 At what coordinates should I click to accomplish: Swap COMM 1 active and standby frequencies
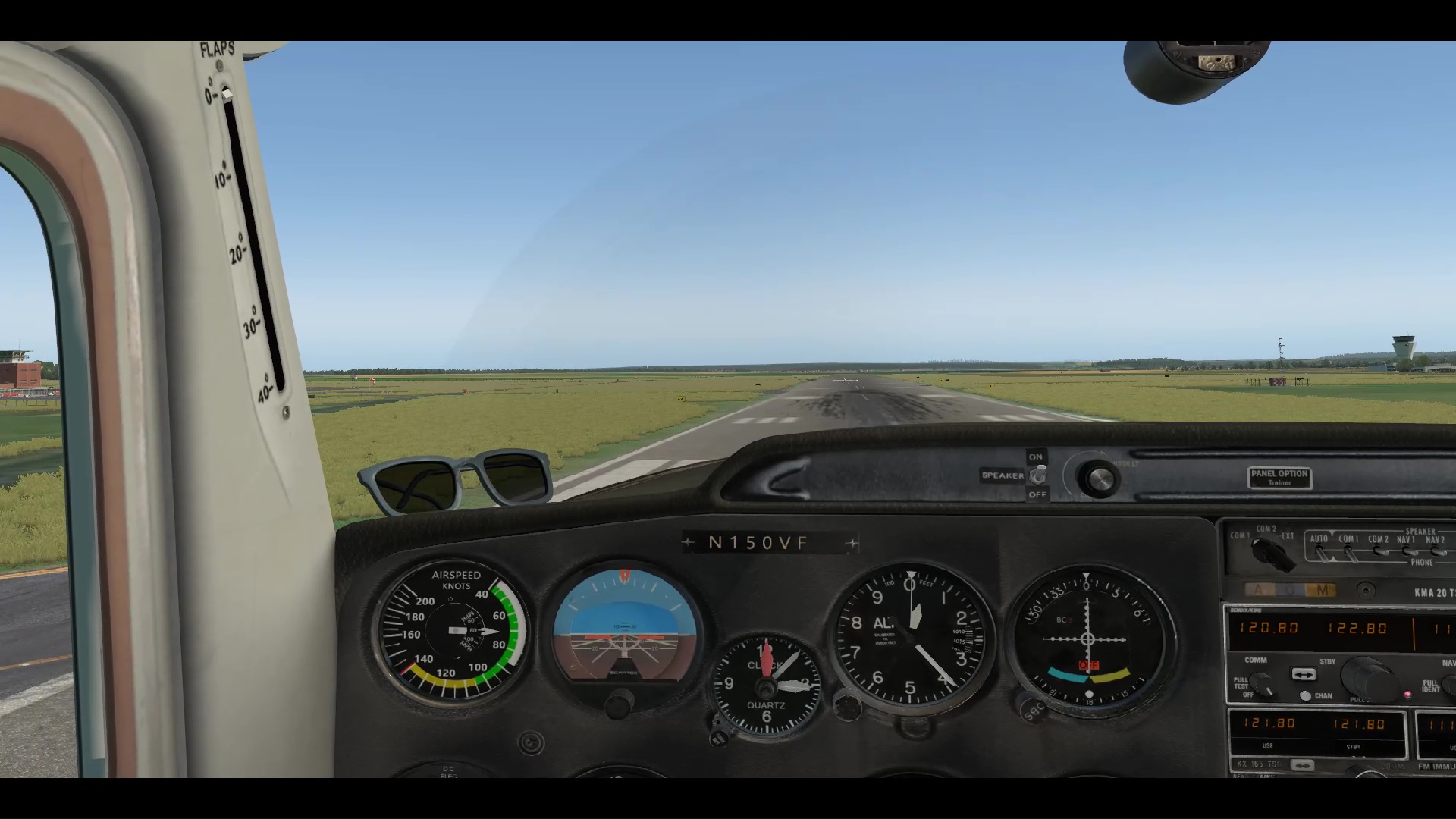(1304, 674)
